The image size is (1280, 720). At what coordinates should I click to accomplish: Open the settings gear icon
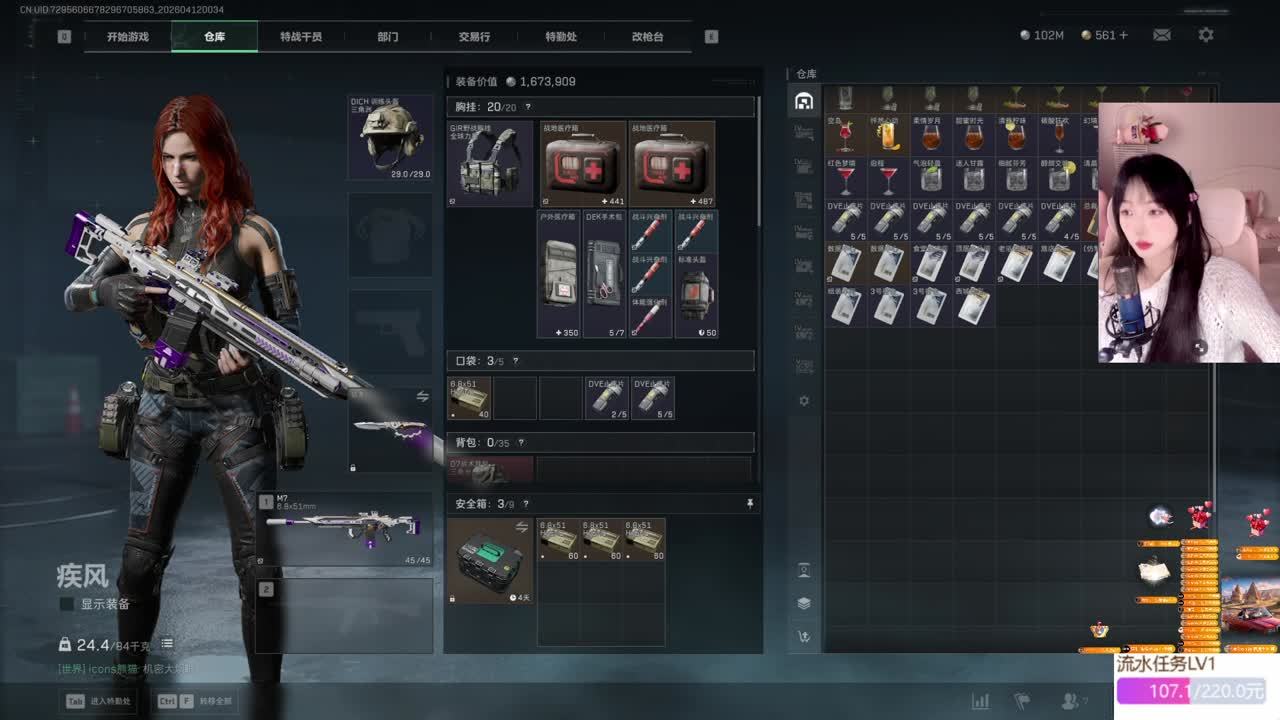pos(1206,35)
